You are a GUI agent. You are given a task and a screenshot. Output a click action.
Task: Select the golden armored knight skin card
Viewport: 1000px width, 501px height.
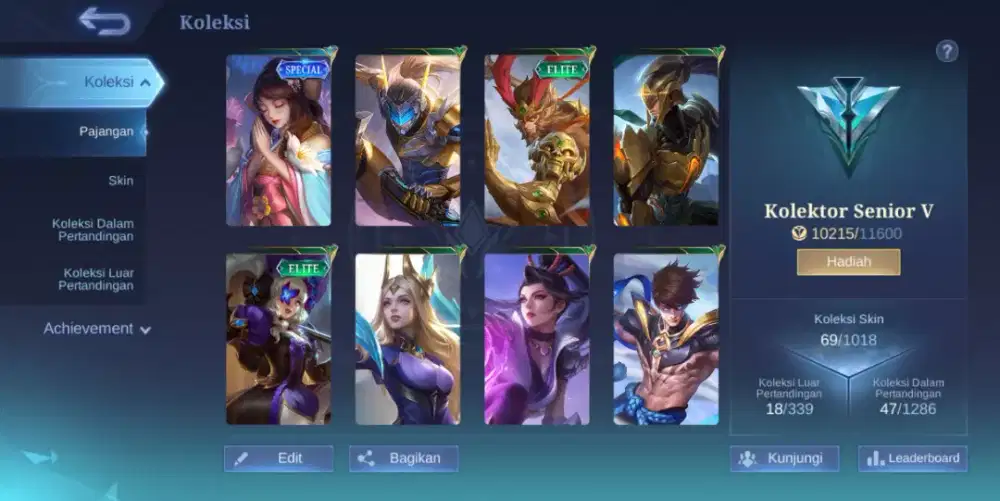666,139
